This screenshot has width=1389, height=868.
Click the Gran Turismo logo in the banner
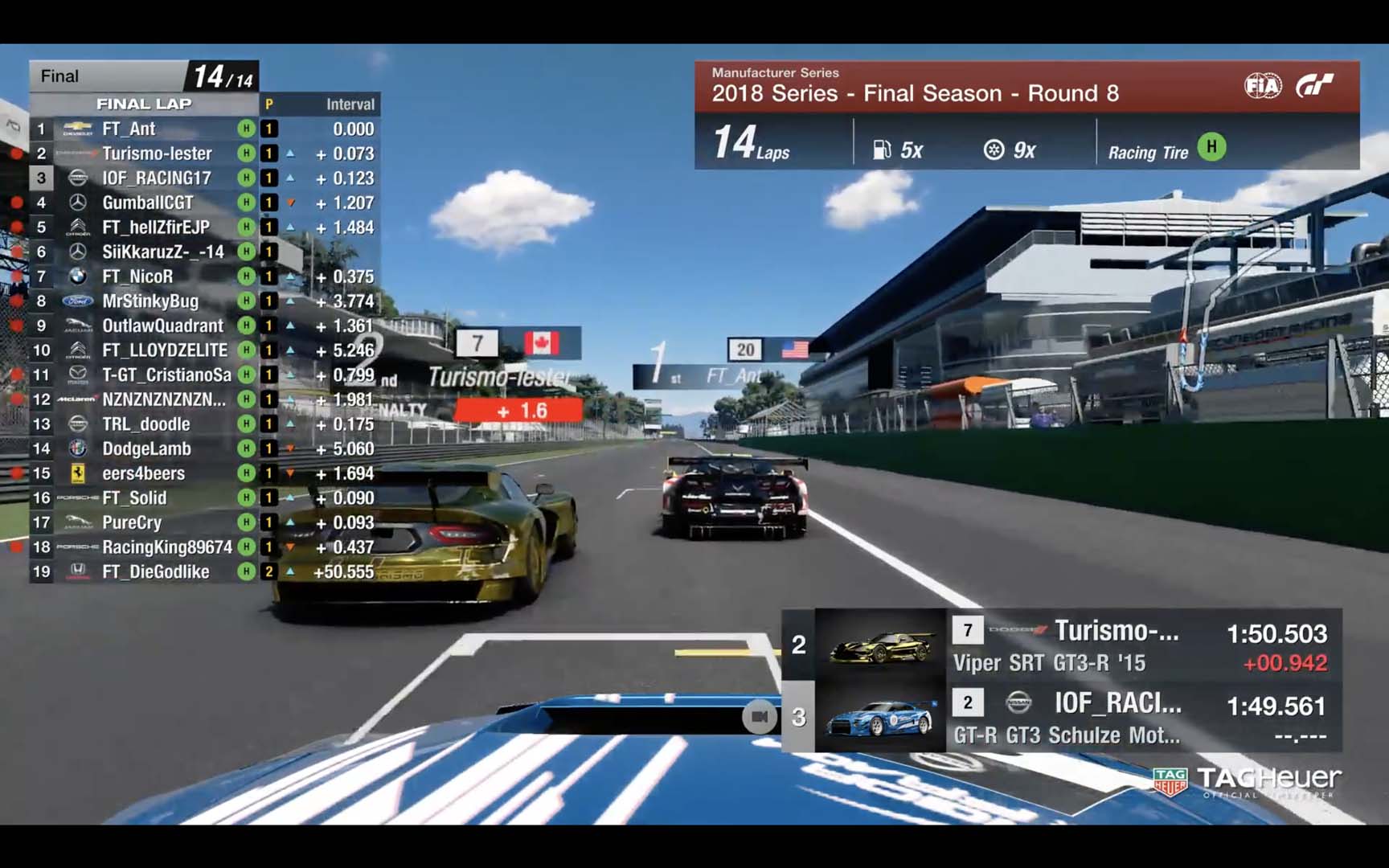click(x=1316, y=86)
